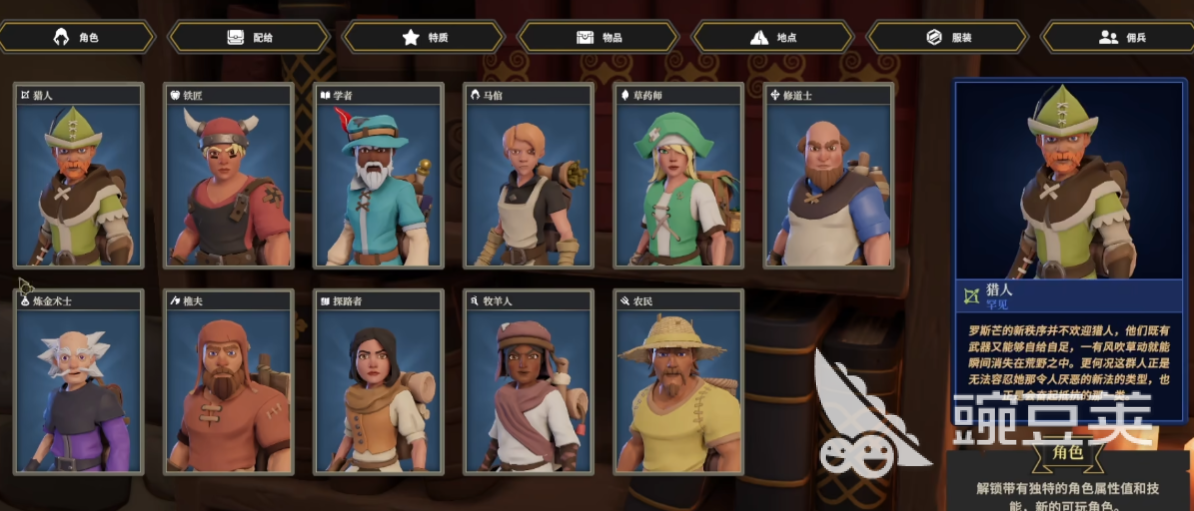Choose the 农民 farmer character card

coord(678,382)
